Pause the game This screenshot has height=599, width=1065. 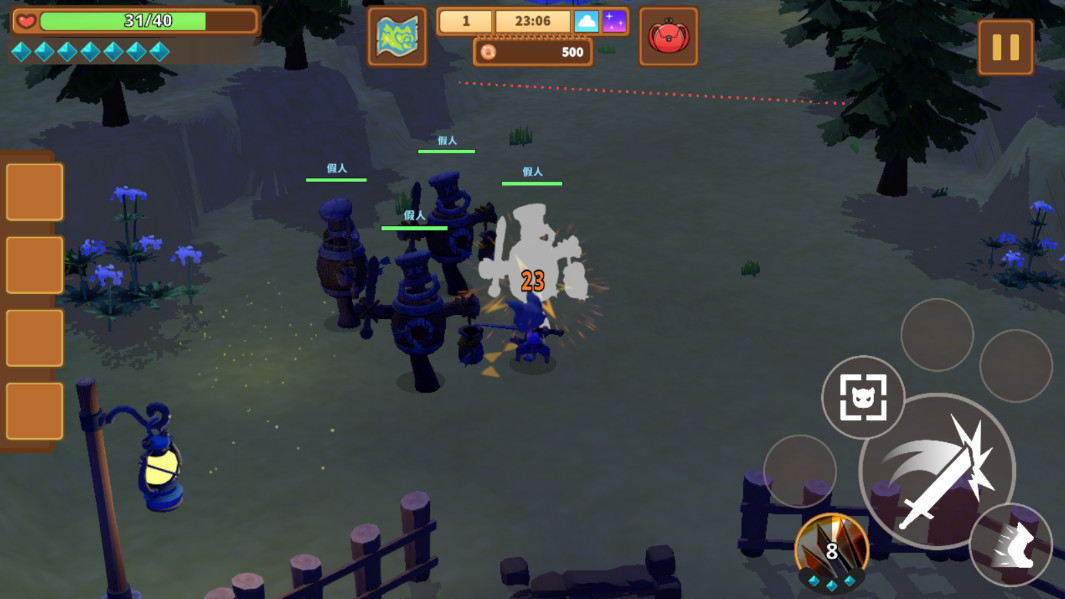click(x=1005, y=47)
